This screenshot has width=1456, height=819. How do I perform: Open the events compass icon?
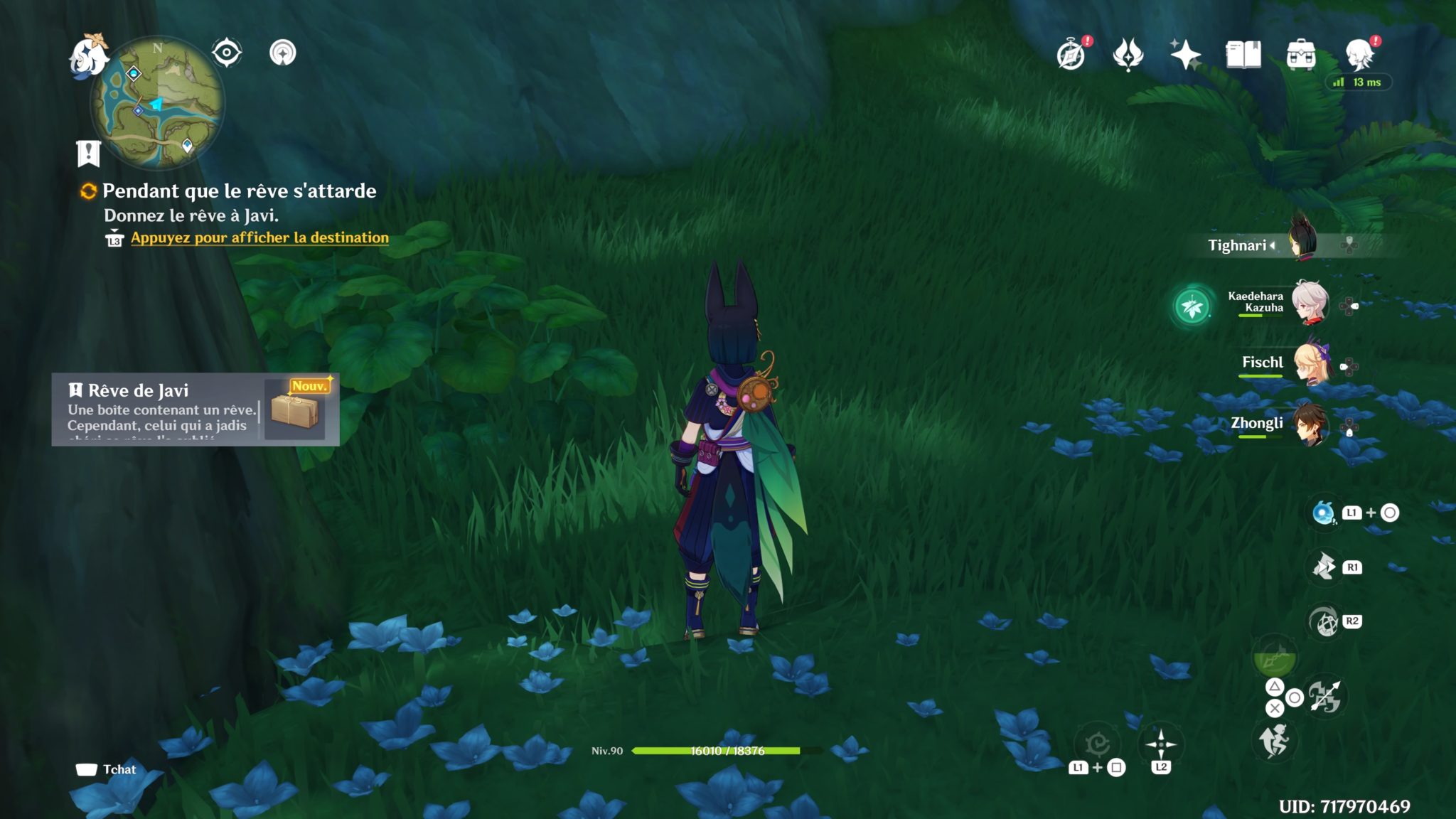(x=1071, y=55)
